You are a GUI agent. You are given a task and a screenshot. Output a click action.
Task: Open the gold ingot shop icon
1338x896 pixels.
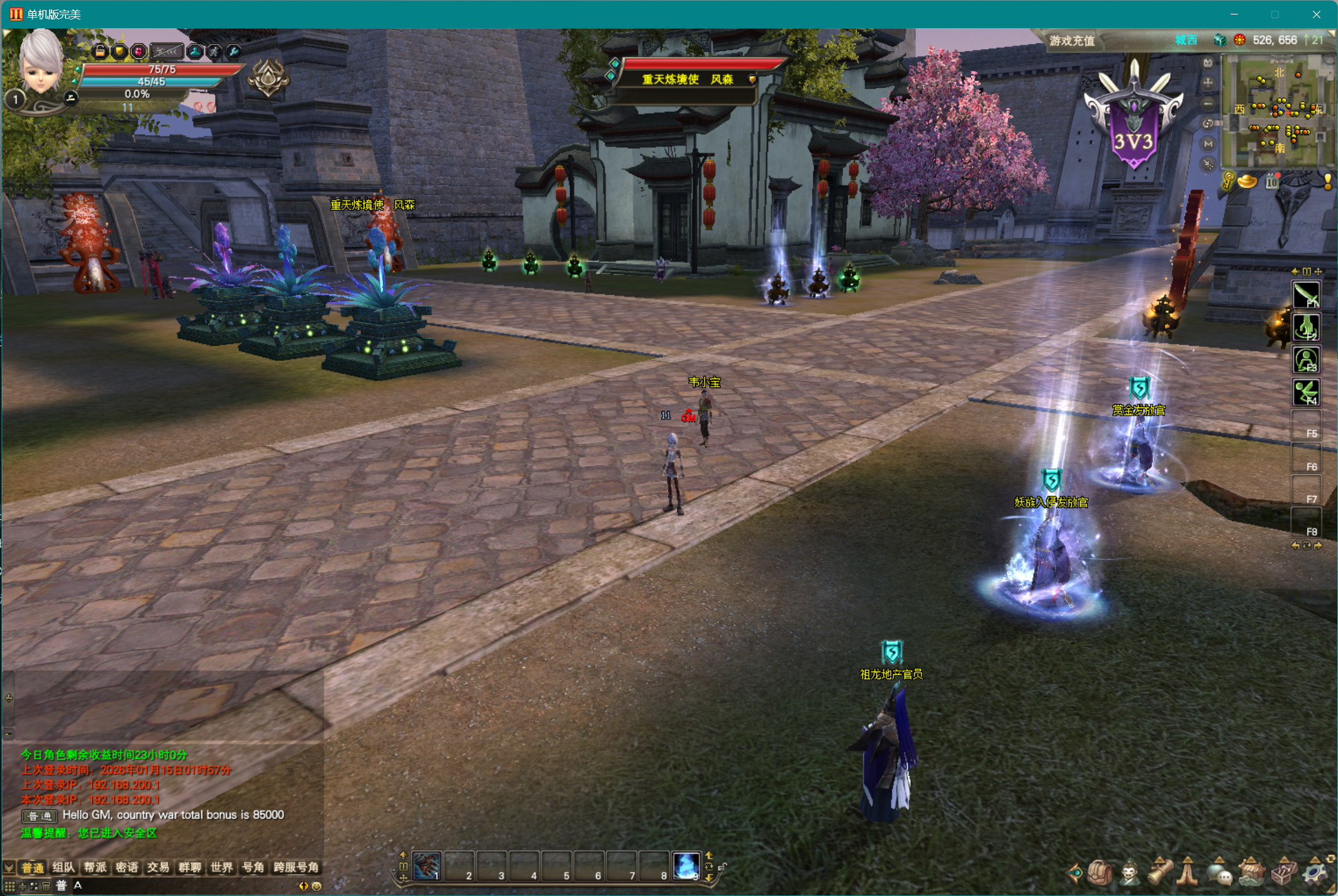(x=1247, y=182)
